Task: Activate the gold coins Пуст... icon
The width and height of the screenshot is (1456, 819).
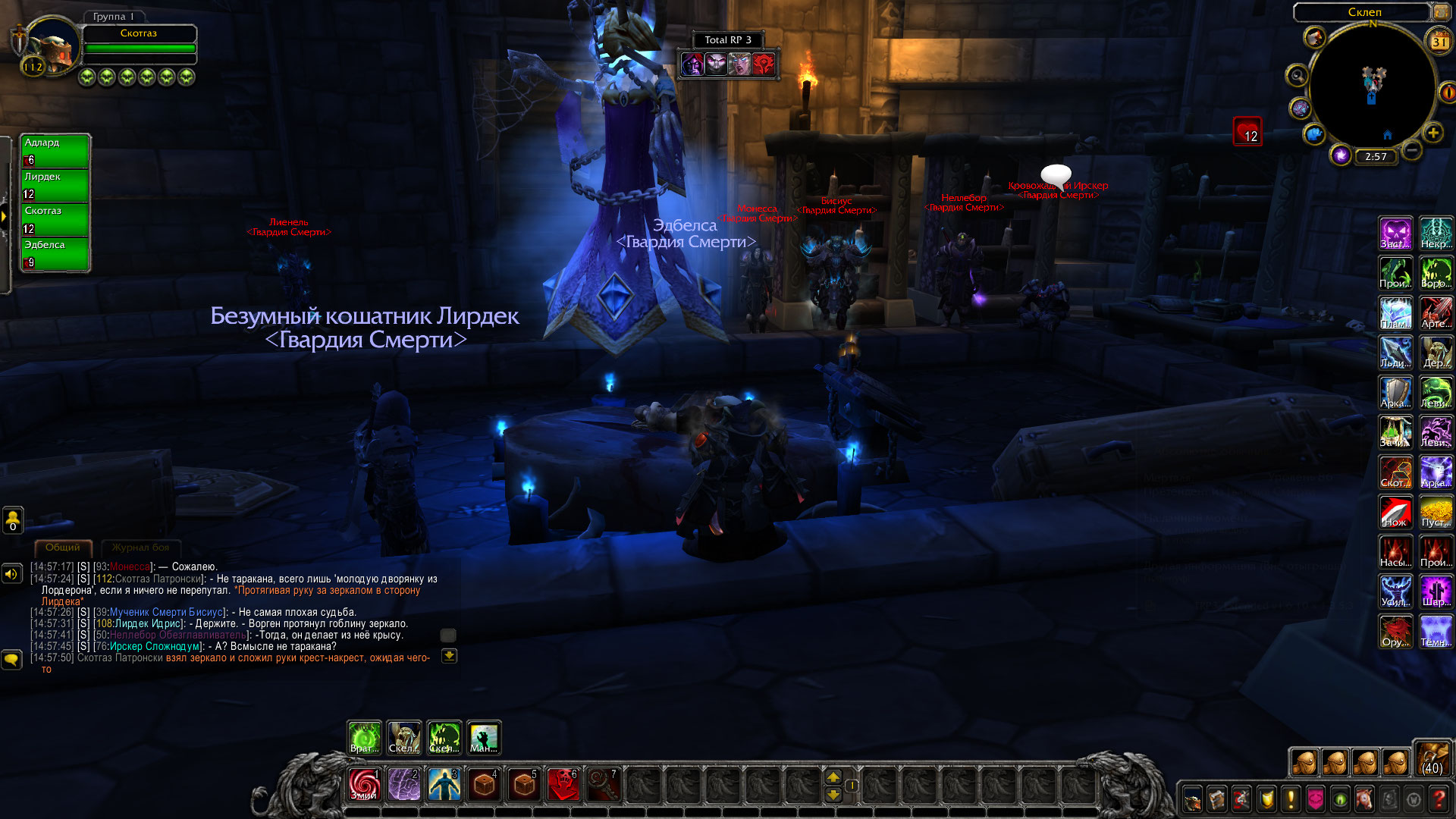Action: coord(1436,512)
